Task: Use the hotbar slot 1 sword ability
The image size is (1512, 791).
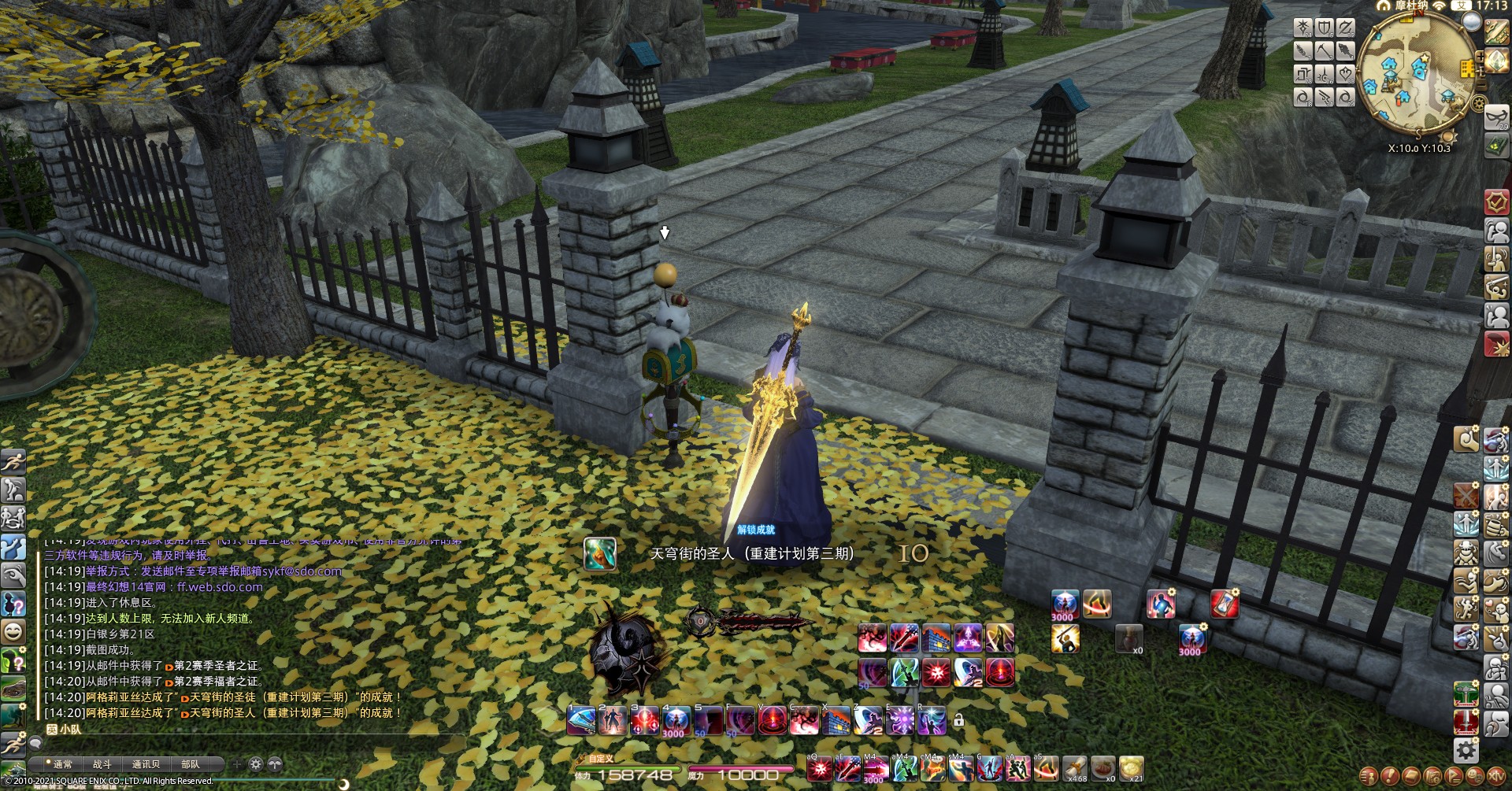Action: (x=582, y=721)
